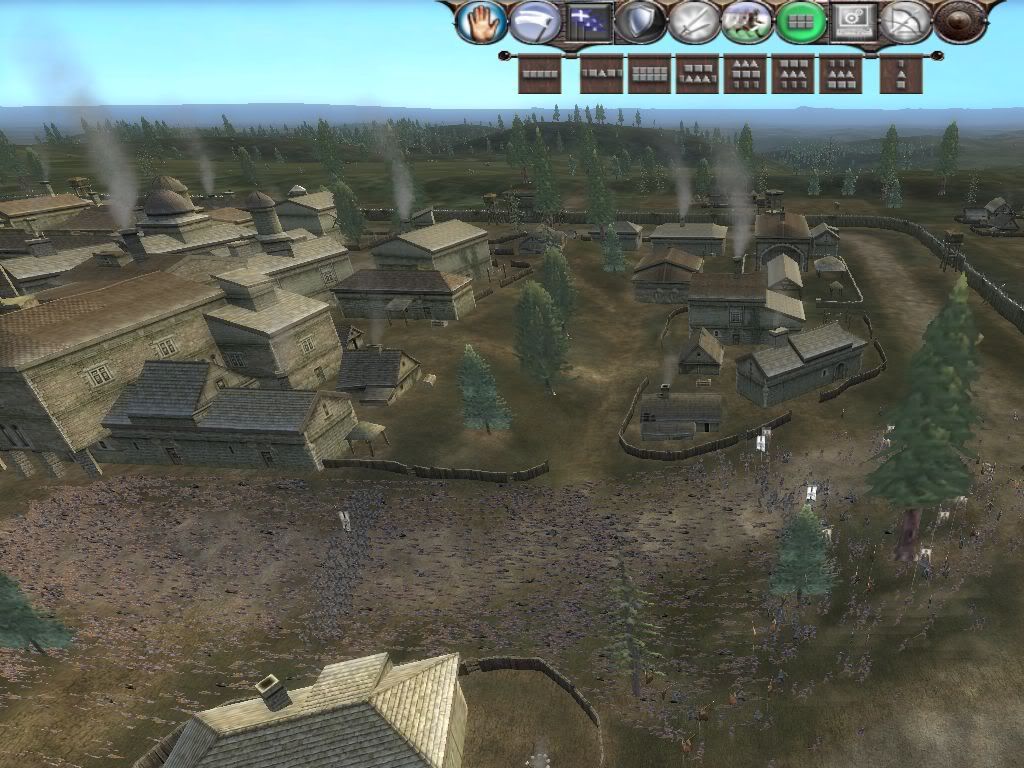Click the open hand halt icon
This screenshot has width=1024, height=768.
[481, 22]
